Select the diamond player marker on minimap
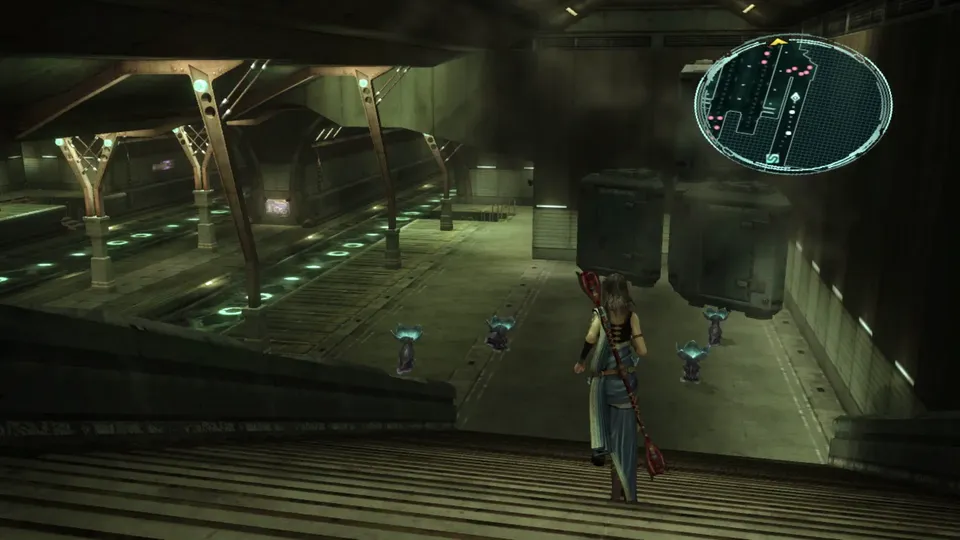The width and height of the screenshot is (960, 540). (794, 99)
